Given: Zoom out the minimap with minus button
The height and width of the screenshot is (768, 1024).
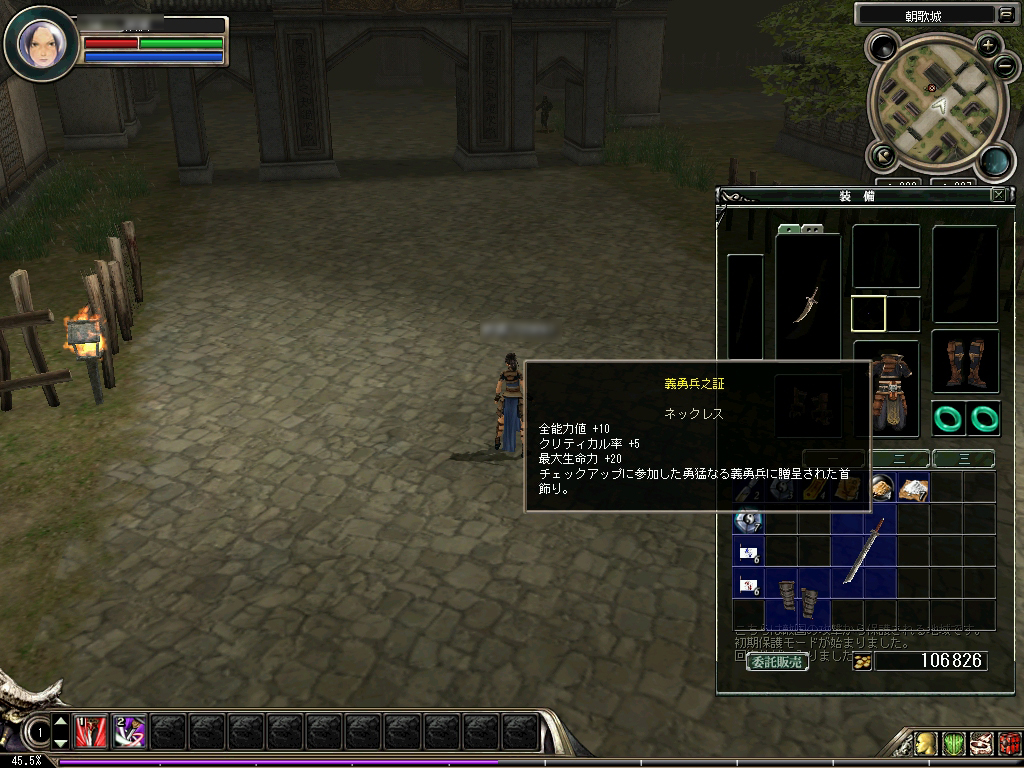Looking at the screenshot, I should [1005, 67].
